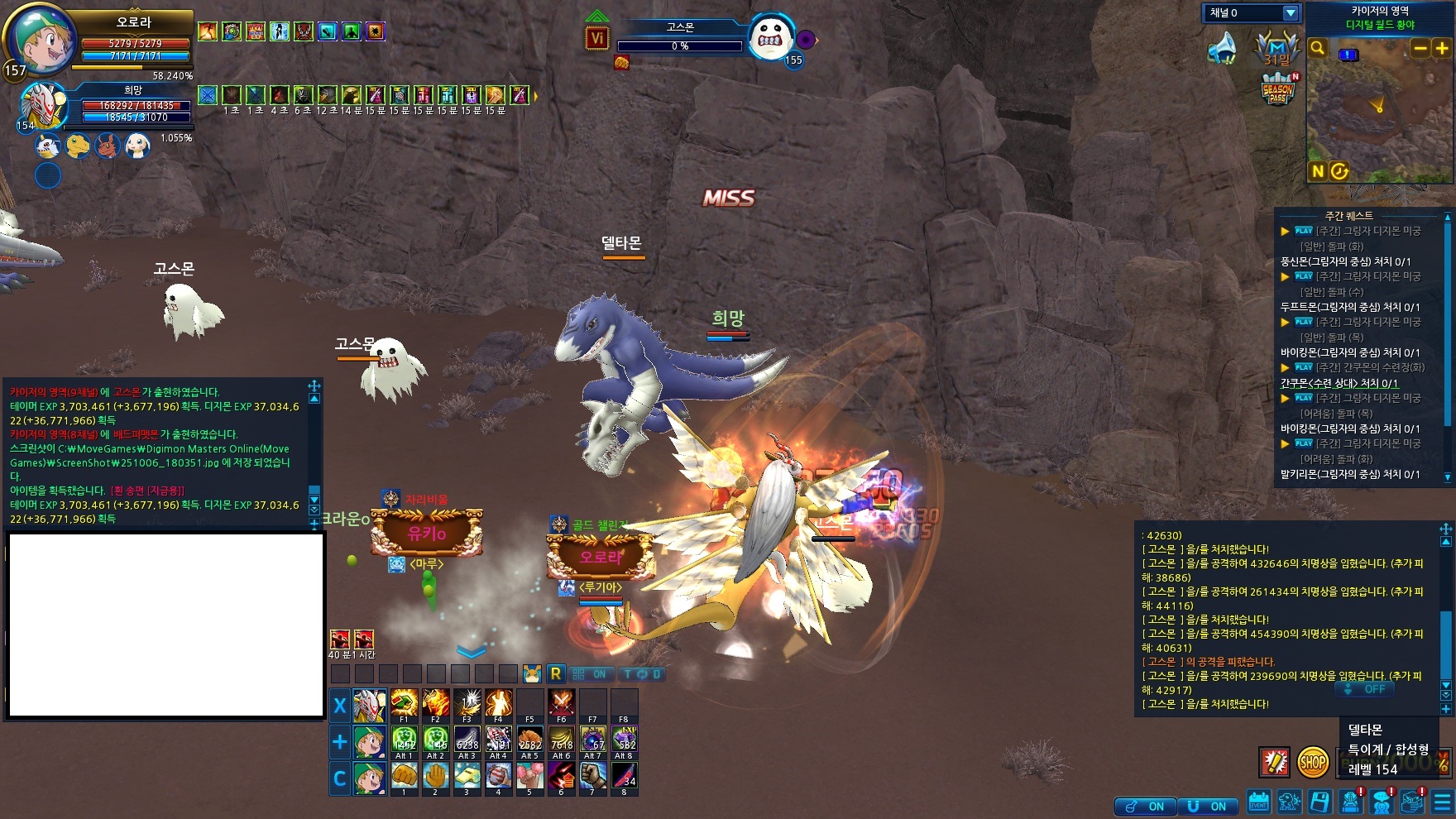The image size is (1456, 819).
Task: Use the banana item in Alt 6 slot
Action: (562, 739)
